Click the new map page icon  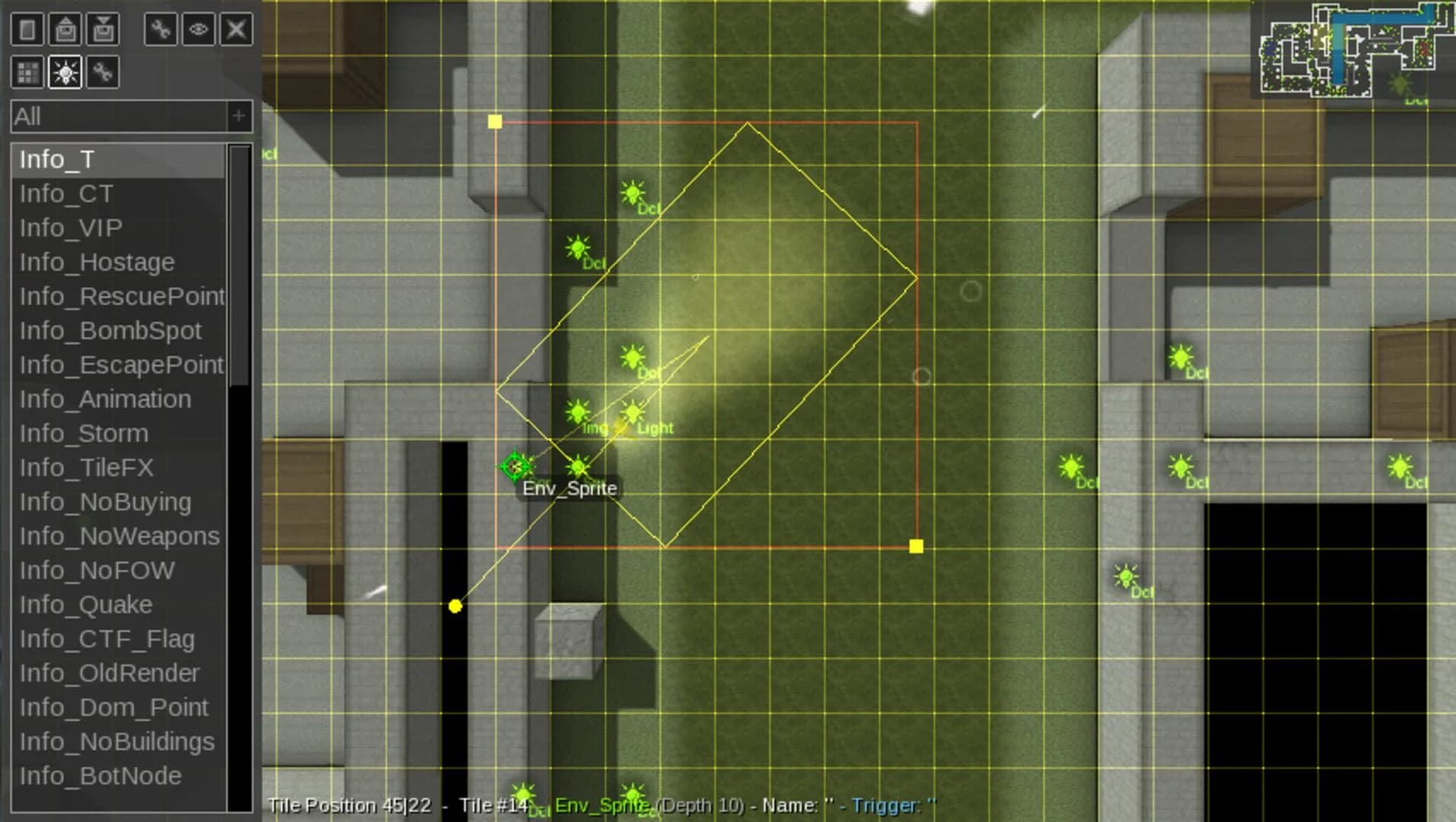[x=28, y=30]
